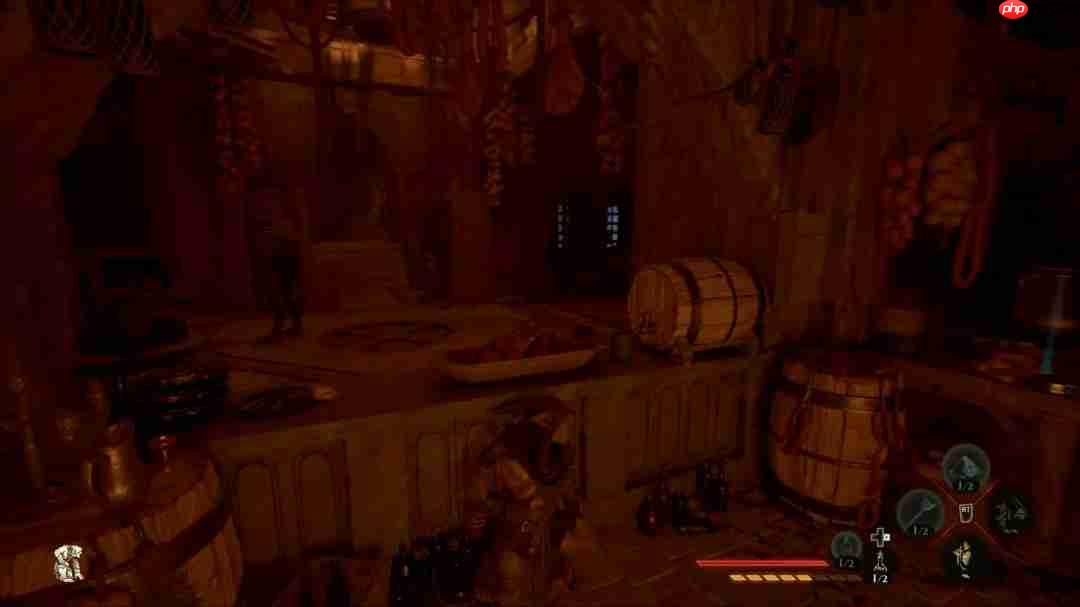
Task: Use the round consumable slot beside the health bar
Action: [846, 547]
